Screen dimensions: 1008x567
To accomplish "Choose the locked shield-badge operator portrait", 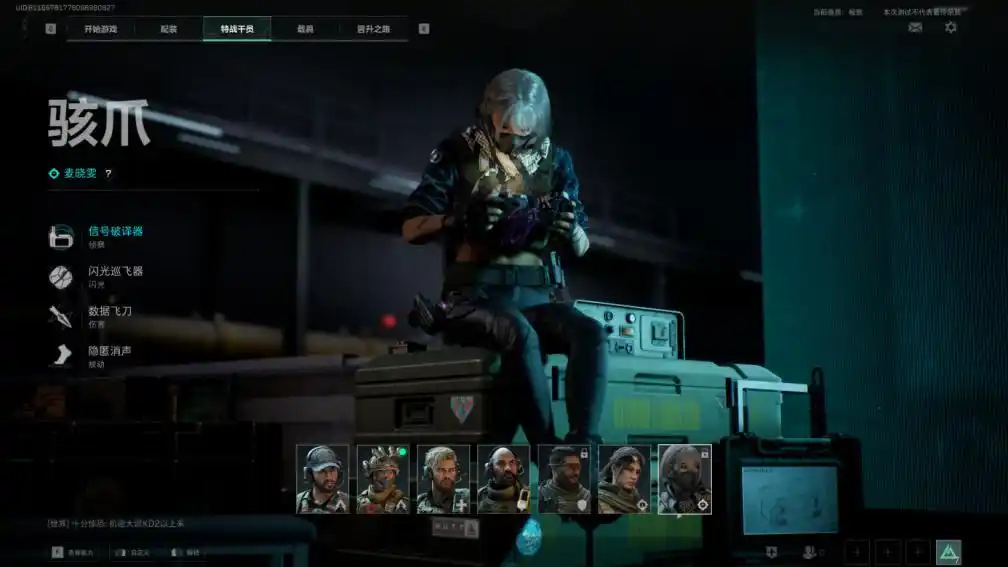I will point(564,479).
